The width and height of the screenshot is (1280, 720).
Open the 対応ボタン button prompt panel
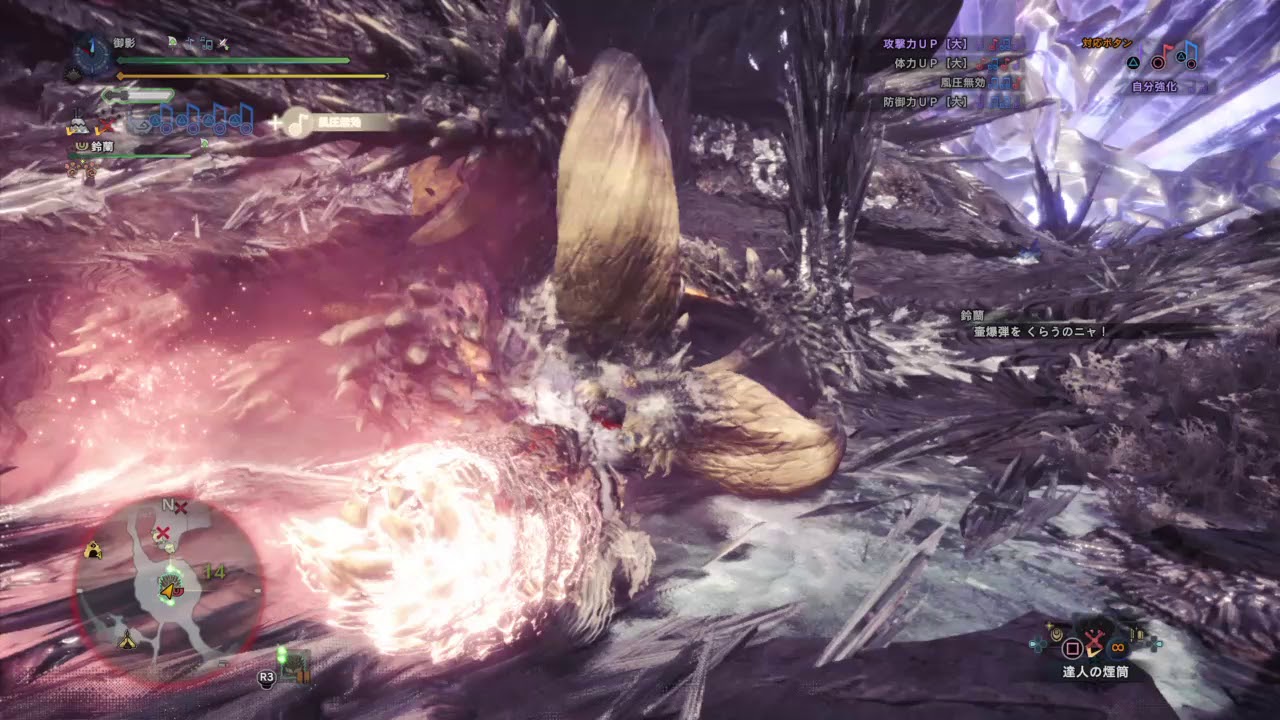(1106, 43)
